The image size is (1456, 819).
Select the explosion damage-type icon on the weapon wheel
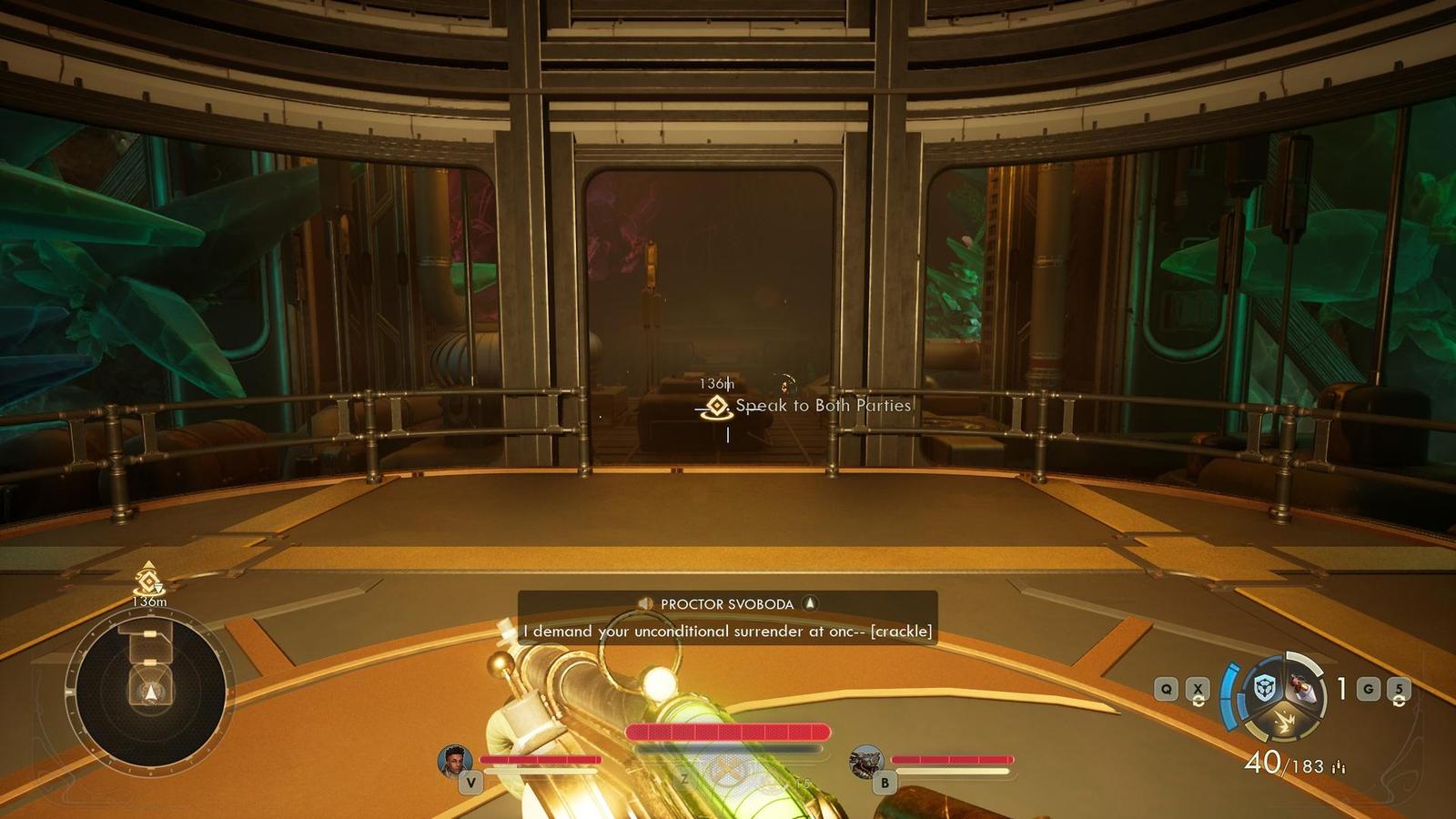pyautogui.click(x=1285, y=720)
